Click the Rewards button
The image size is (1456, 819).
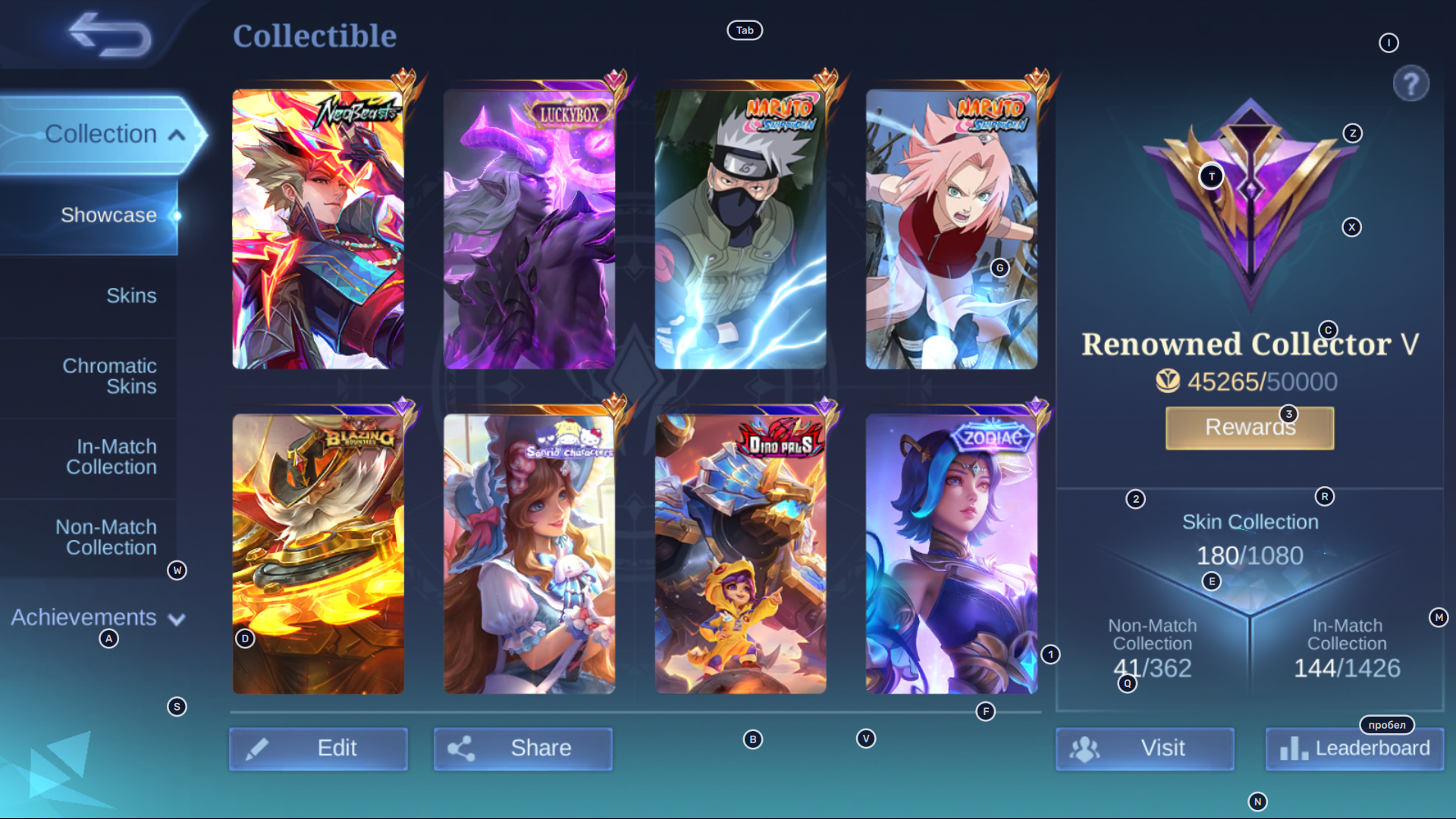(x=1249, y=427)
